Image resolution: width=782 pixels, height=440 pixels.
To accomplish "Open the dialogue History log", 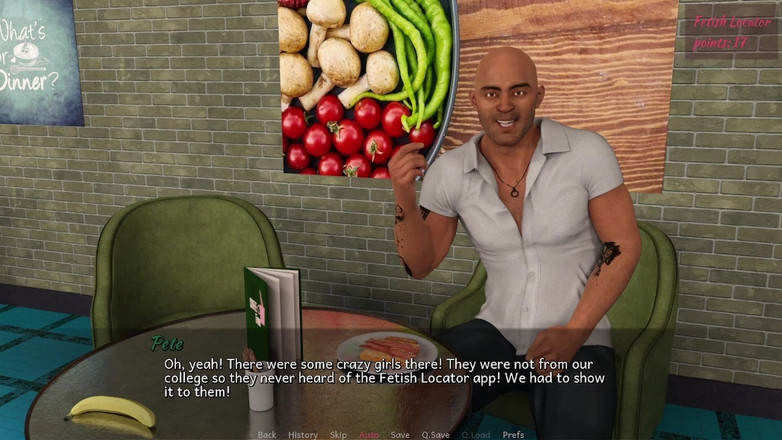I will [x=303, y=435].
